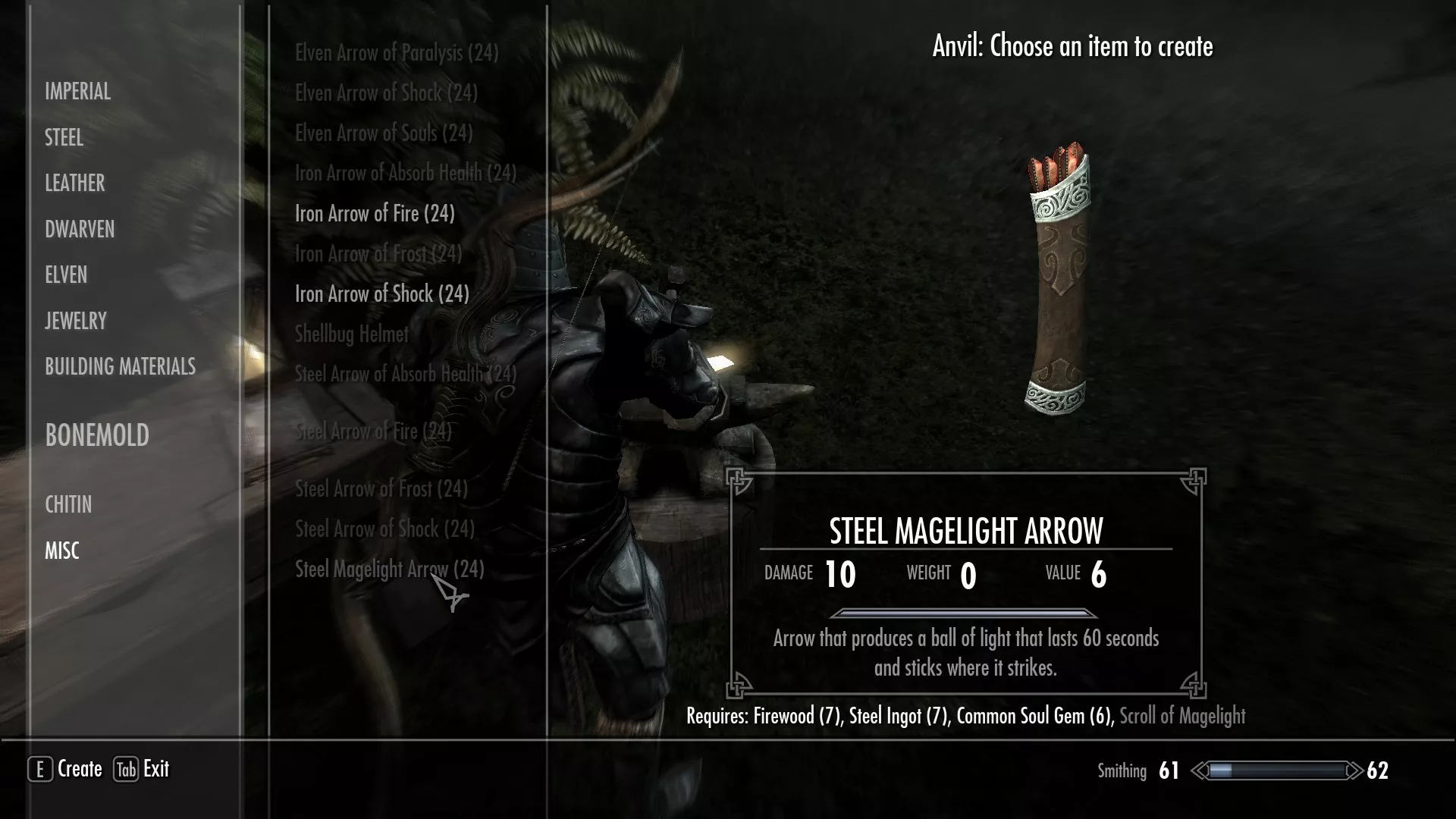
Task: Choose the Shellbug Helmet recipe
Action: pos(352,334)
